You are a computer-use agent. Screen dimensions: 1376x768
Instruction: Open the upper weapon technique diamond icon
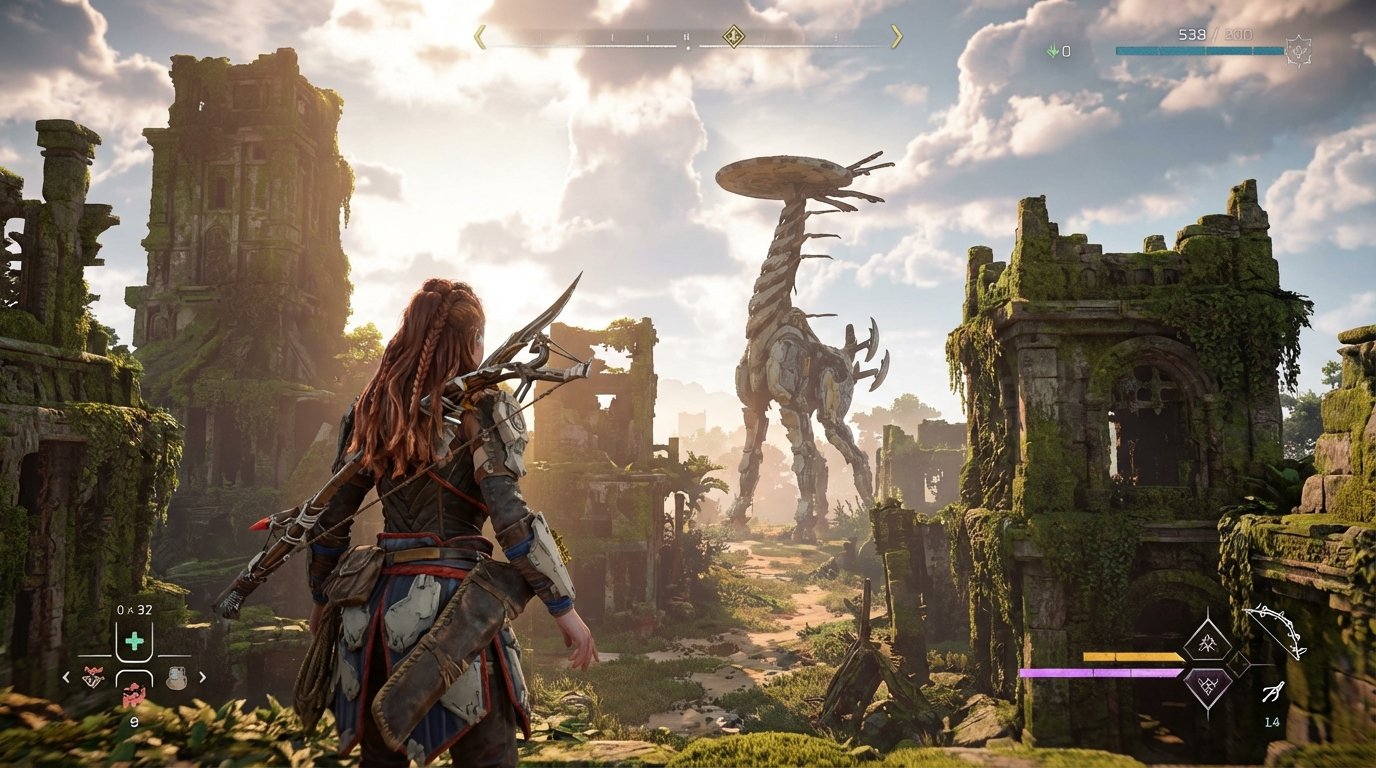tap(1208, 643)
